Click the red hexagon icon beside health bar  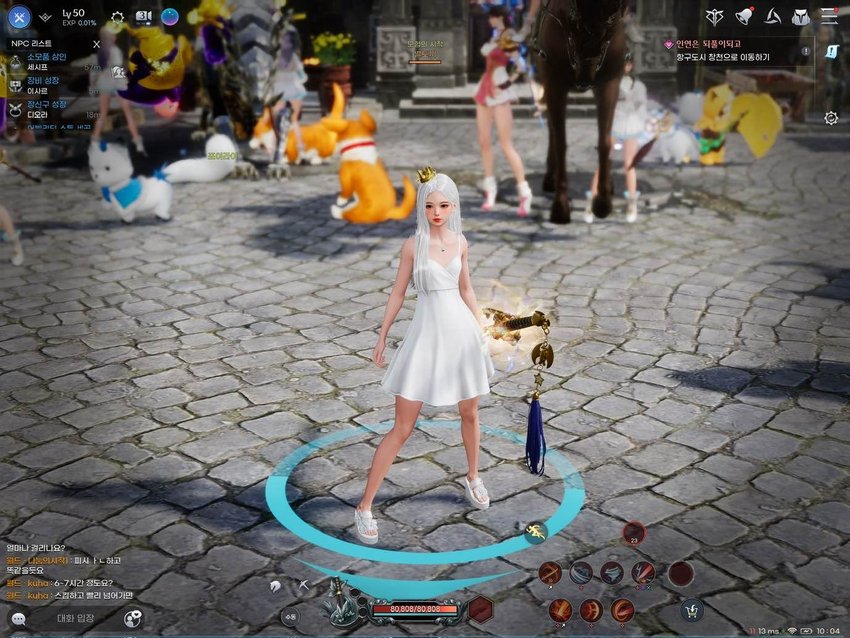[x=481, y=609]
